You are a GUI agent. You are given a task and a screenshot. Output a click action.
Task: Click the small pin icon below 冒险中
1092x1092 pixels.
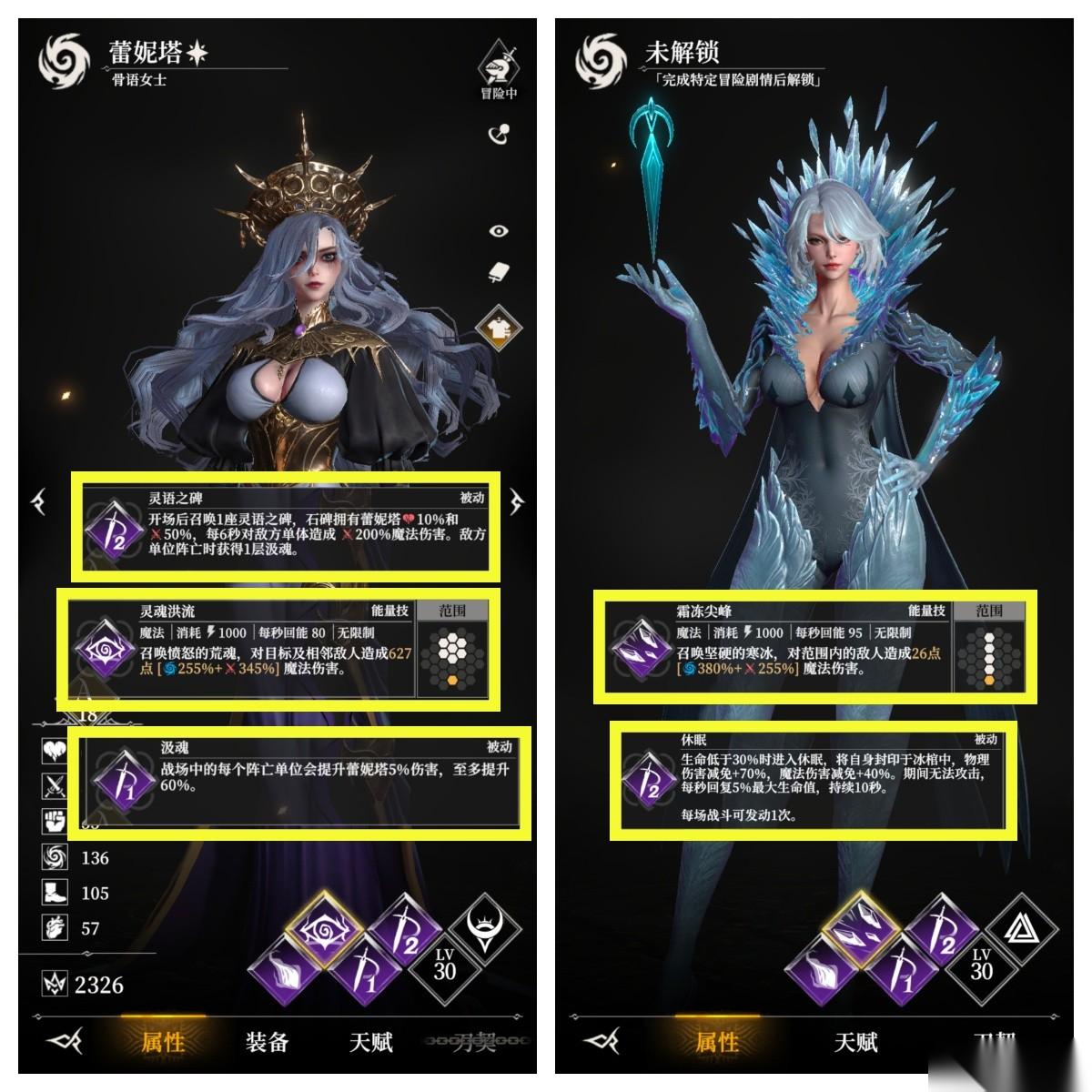499,135
